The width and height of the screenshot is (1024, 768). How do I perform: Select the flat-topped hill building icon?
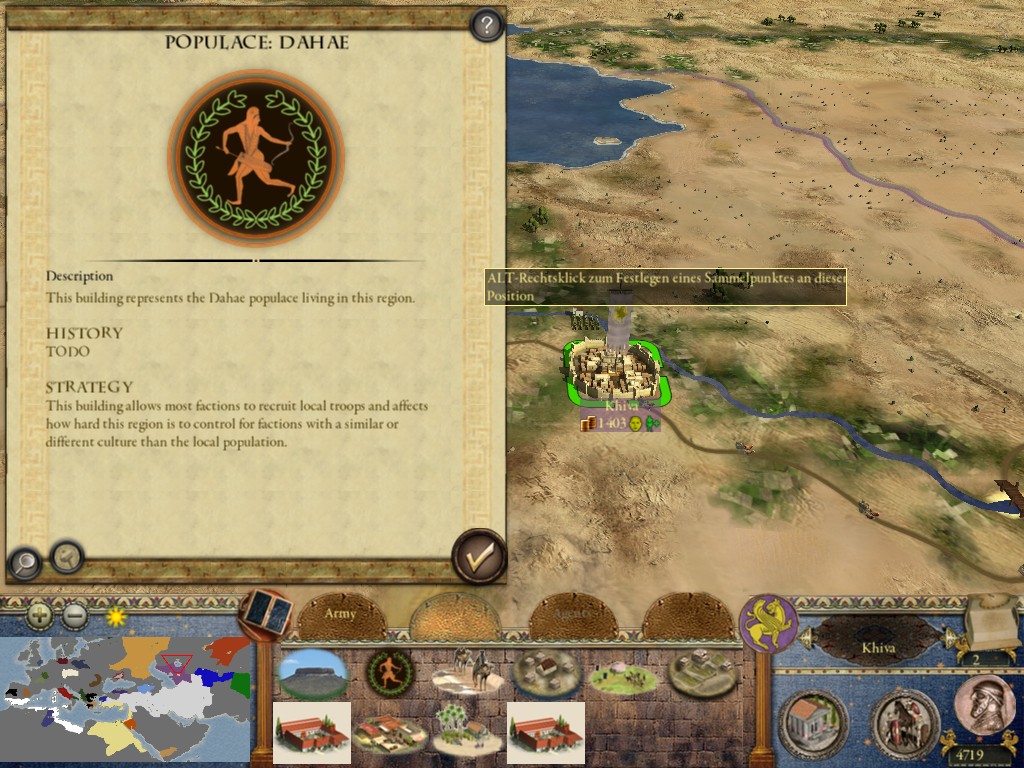(313, 674)
